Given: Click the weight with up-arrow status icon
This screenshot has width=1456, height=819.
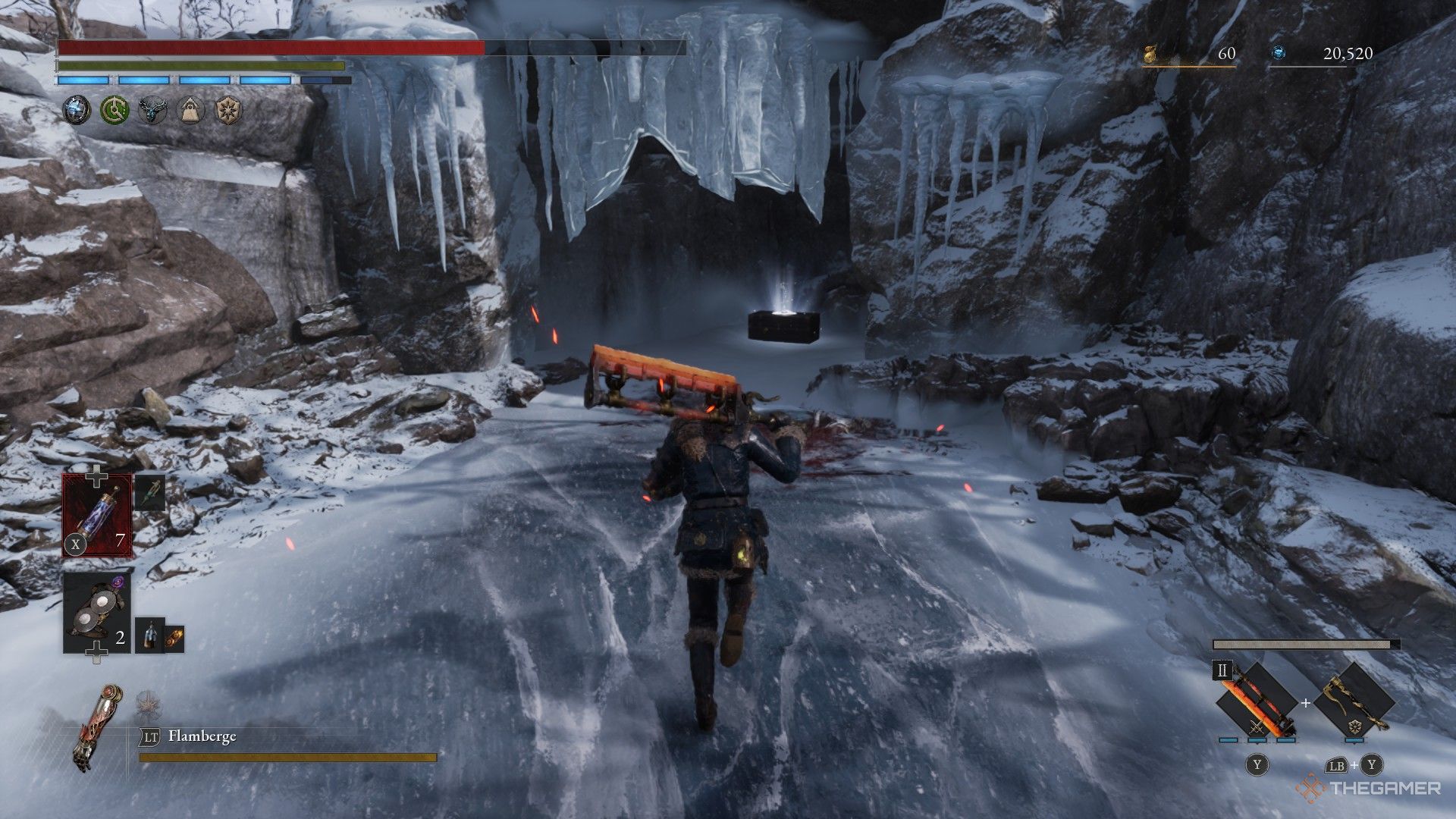Looking at the screenshot, I should 190,111.
